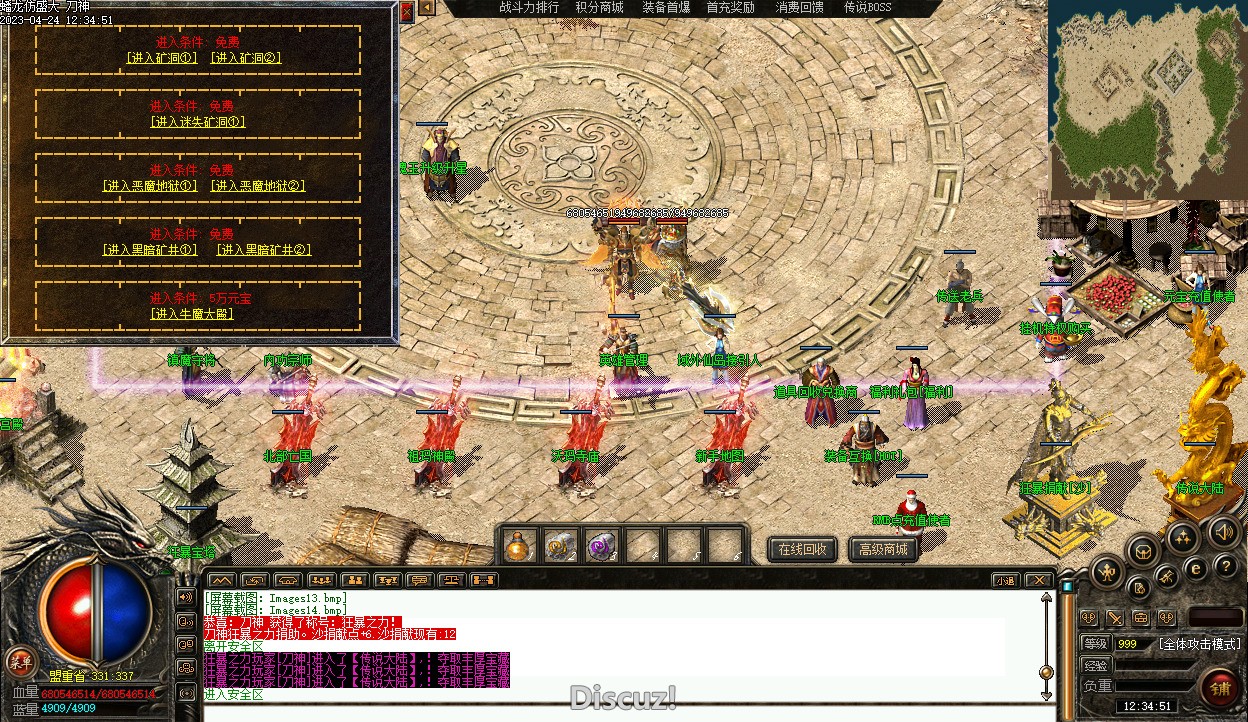Click the minimap in the corner
This screenshot has height=722, width=1248.
[1147, 98]
